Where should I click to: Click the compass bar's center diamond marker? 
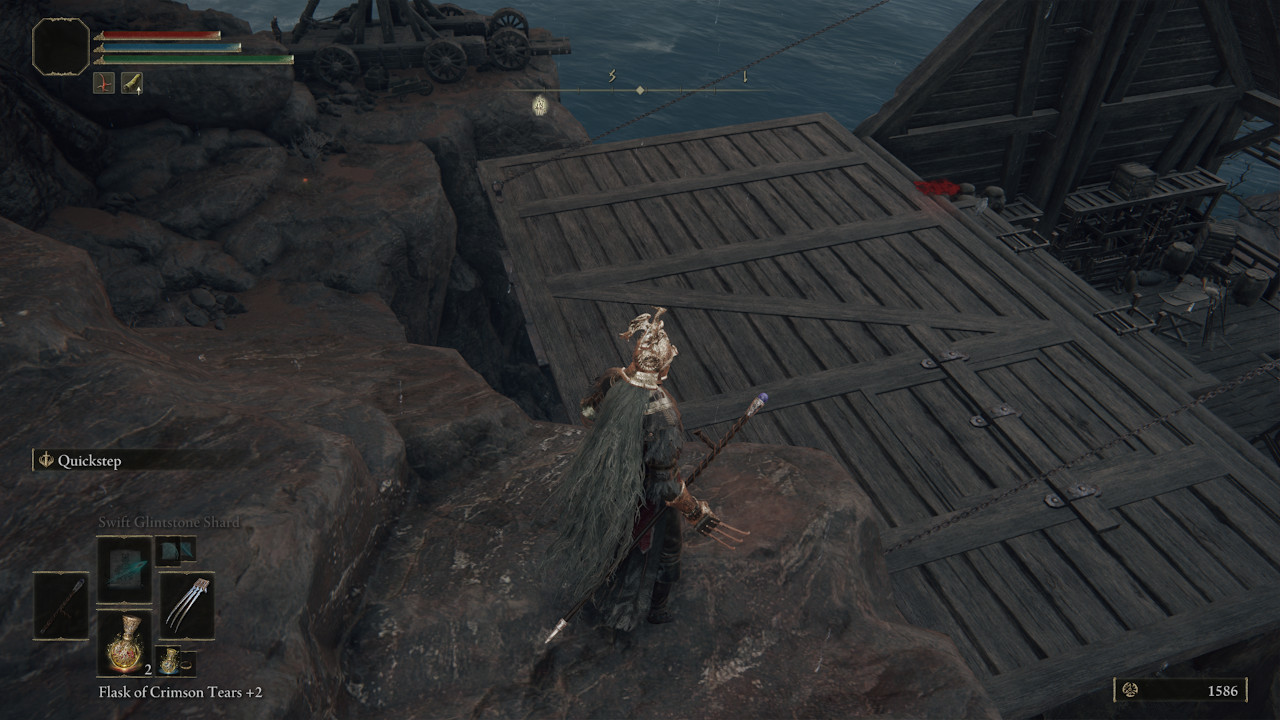click(640, 90)
